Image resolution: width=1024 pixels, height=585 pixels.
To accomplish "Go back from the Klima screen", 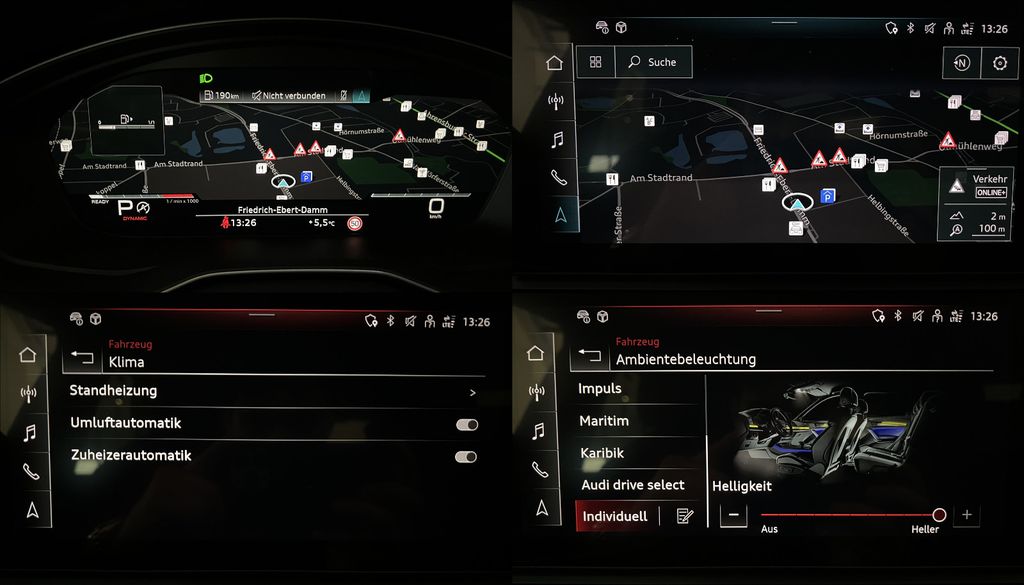I will 82,357.
